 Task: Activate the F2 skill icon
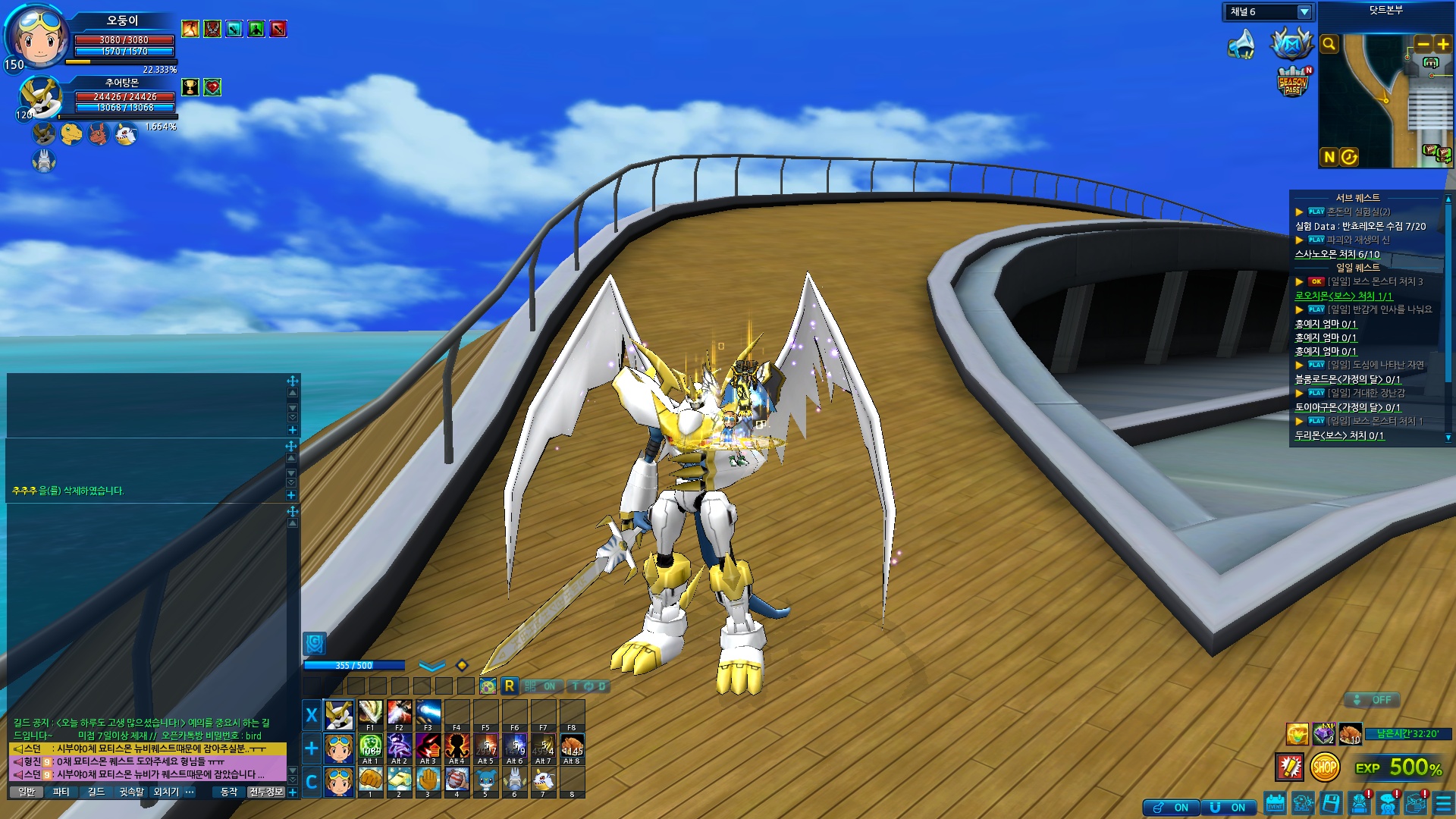pyautogui.click(x=399, y=713)
